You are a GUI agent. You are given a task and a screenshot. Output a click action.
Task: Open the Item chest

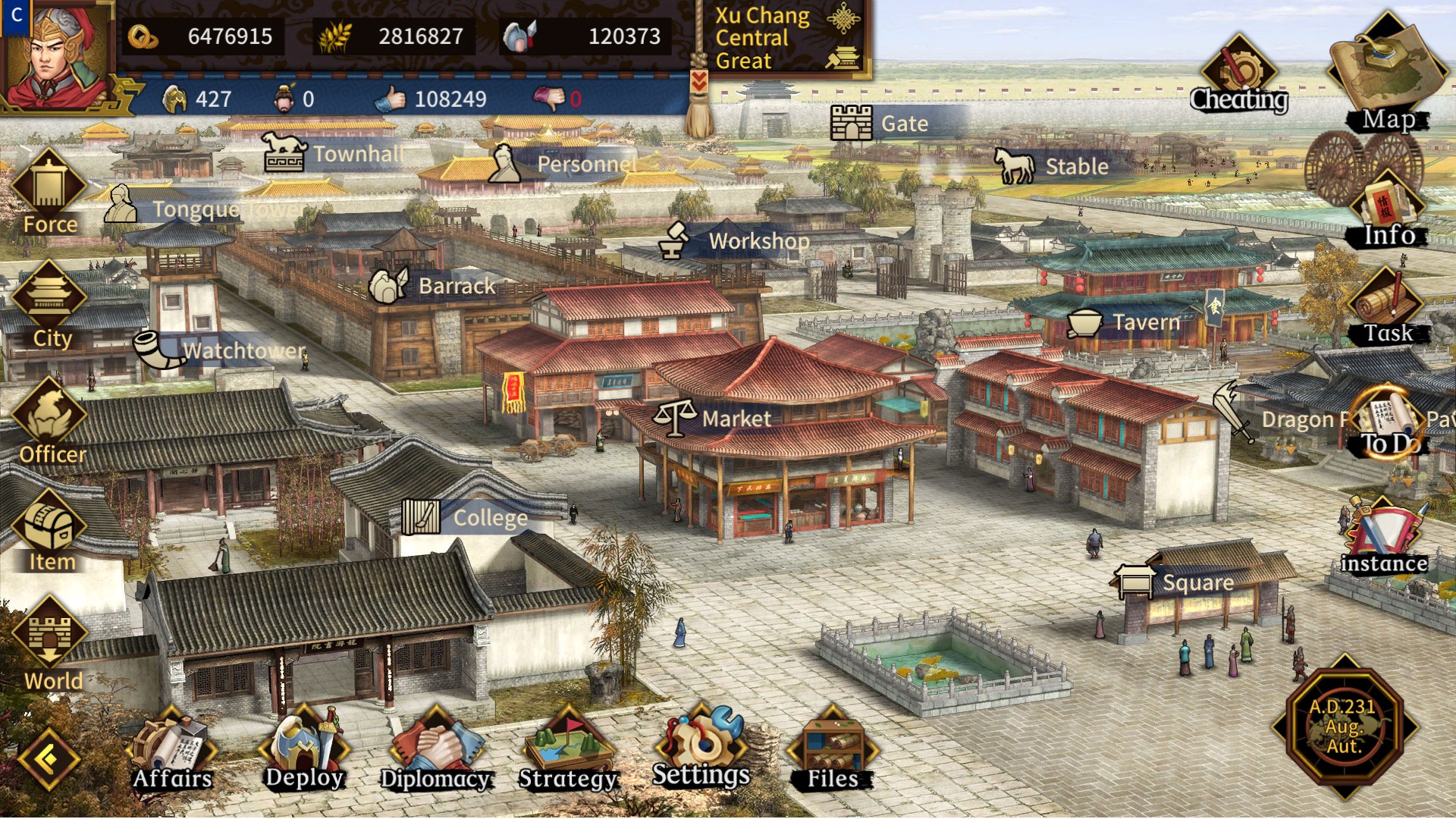(51, 531)
